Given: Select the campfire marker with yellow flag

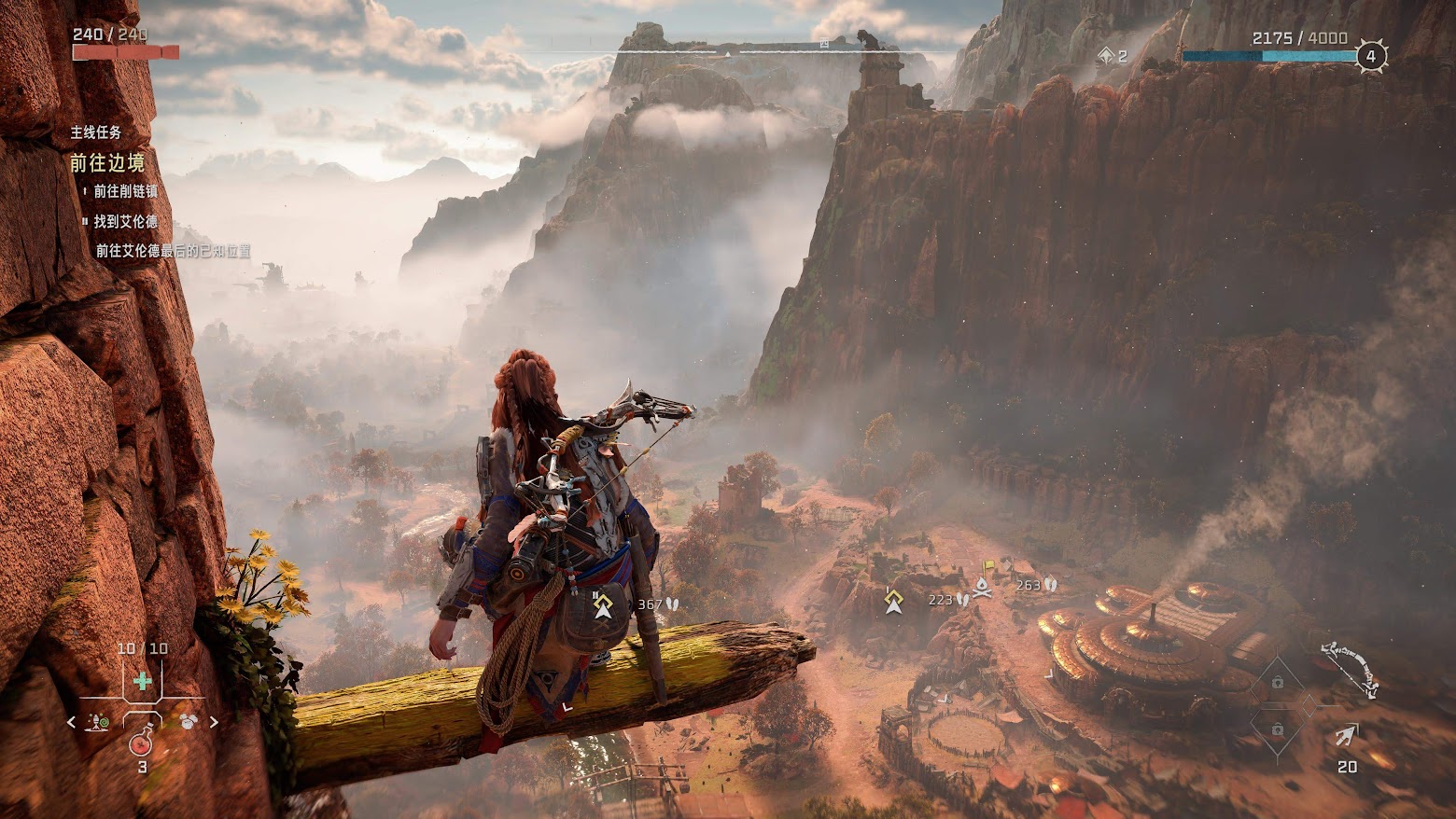Looking at the screenshot, I should point(983,584).
